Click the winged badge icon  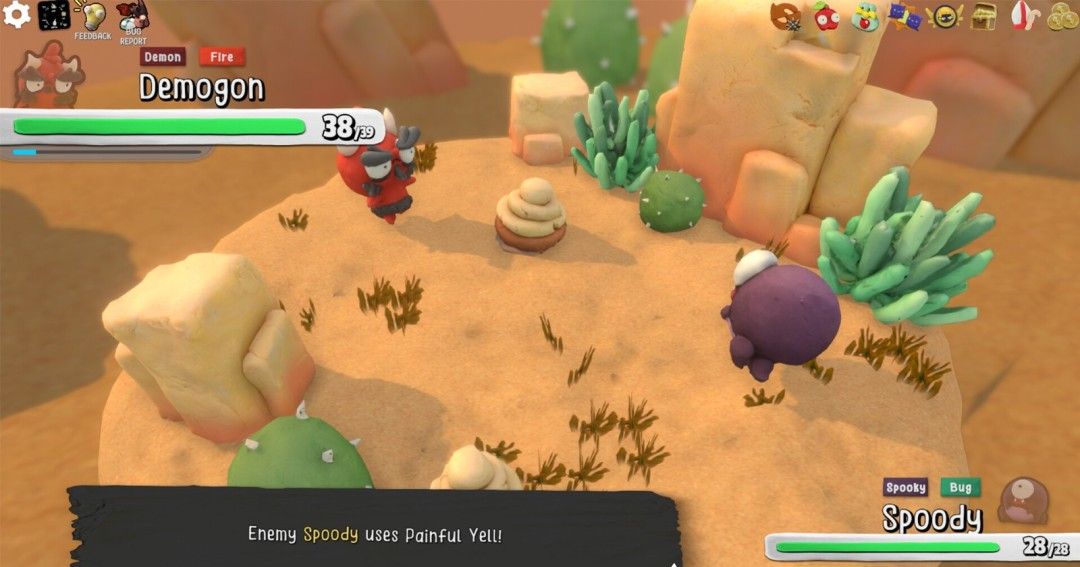tap(943, 17)
